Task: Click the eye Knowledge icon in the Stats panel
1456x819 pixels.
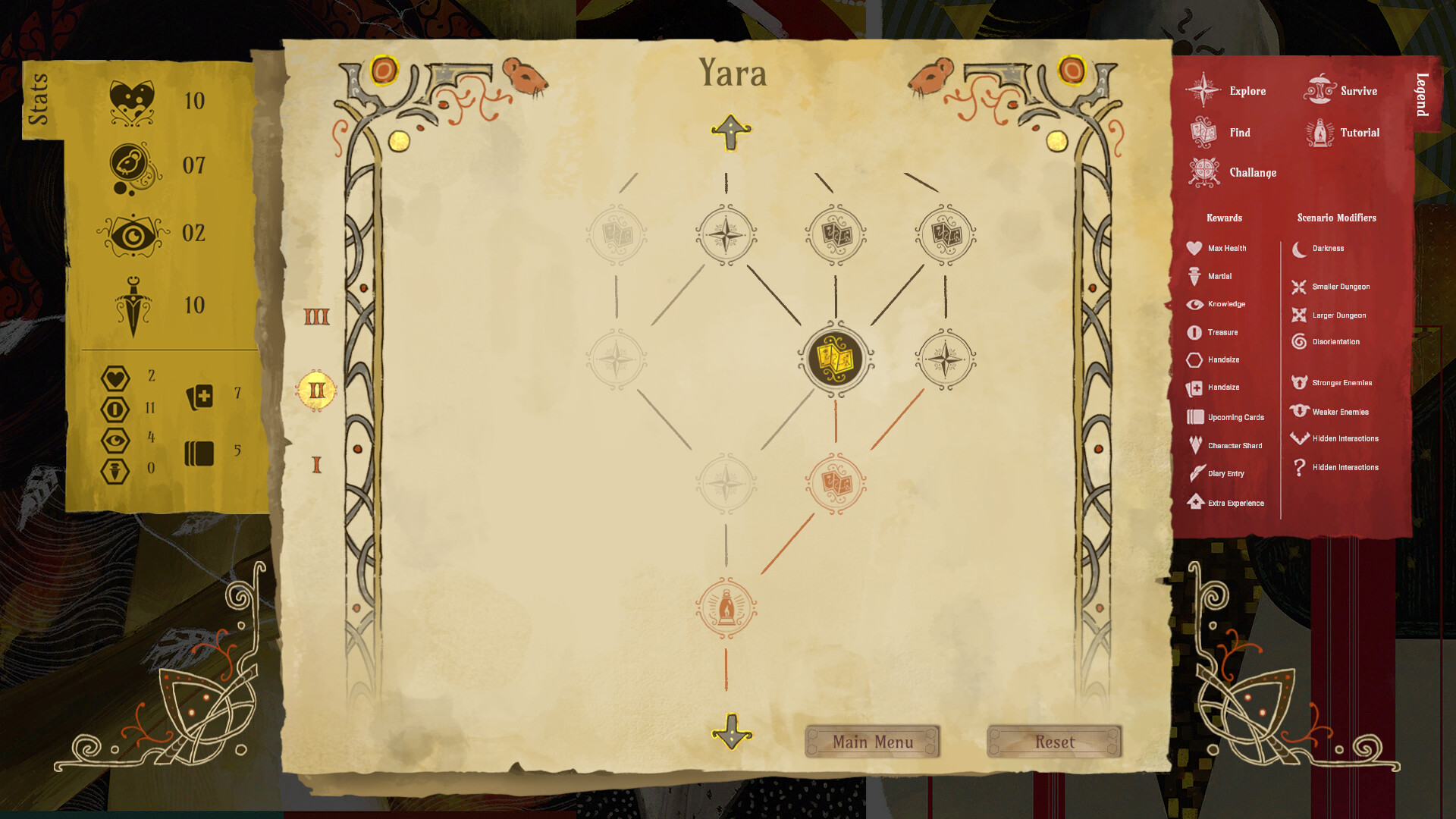Action: (133, 234)
